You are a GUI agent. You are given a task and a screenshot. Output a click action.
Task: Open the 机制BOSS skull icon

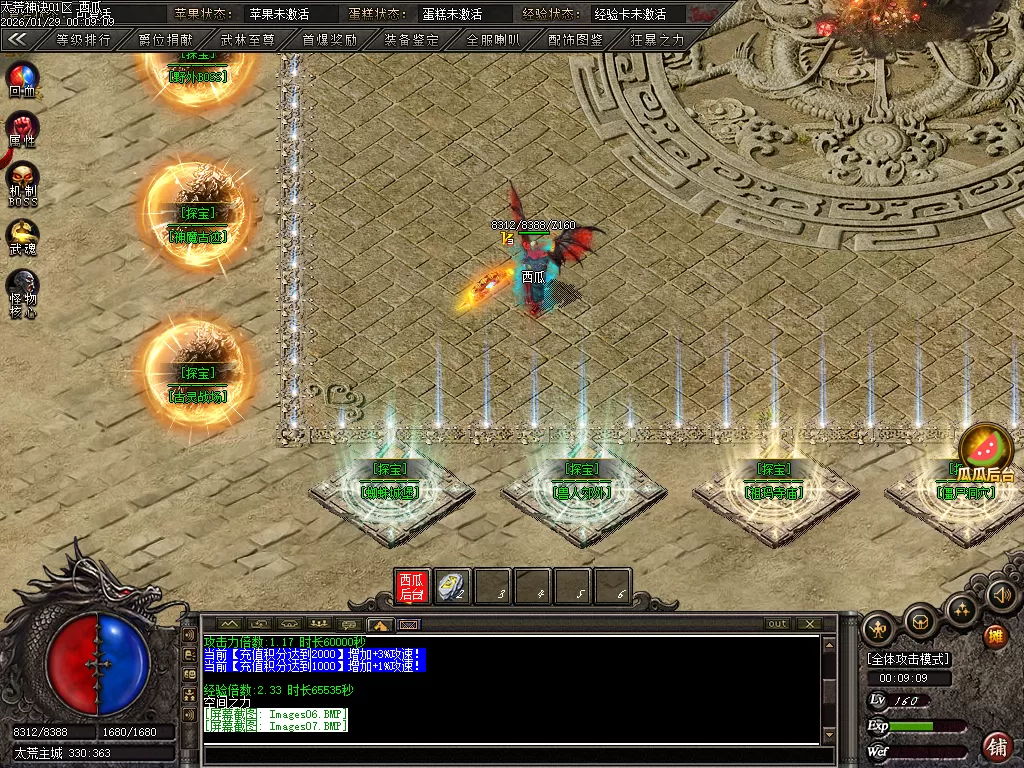coord(22,180)
